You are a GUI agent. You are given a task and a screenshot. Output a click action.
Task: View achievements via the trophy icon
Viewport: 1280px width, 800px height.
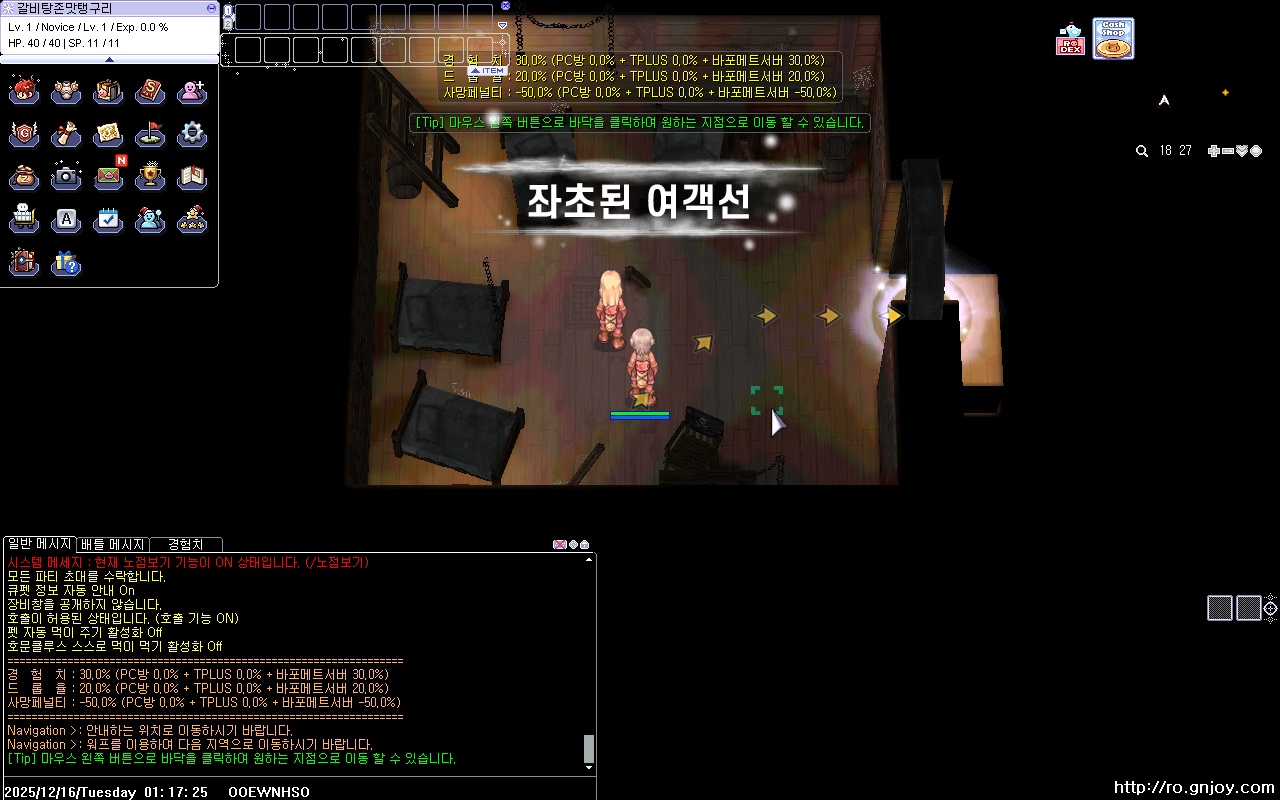point(150,177)
